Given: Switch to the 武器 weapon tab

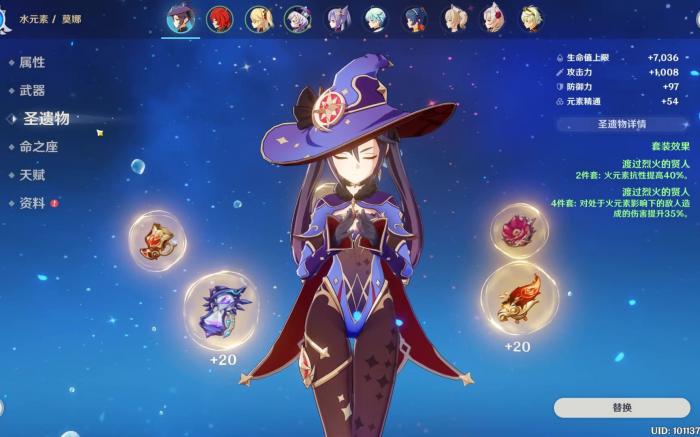Looking at the screenshot, I should 32,90.
